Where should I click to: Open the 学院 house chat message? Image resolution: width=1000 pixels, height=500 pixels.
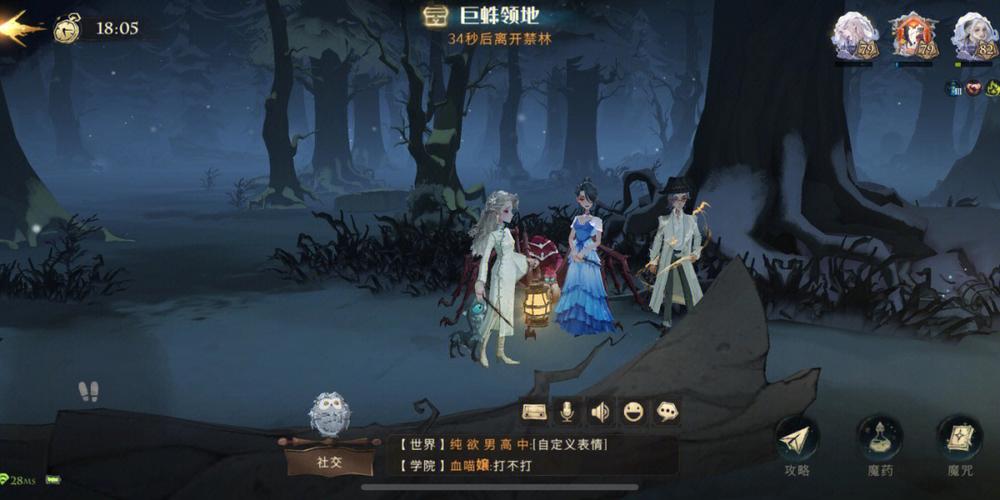click(x=530, y=465)
